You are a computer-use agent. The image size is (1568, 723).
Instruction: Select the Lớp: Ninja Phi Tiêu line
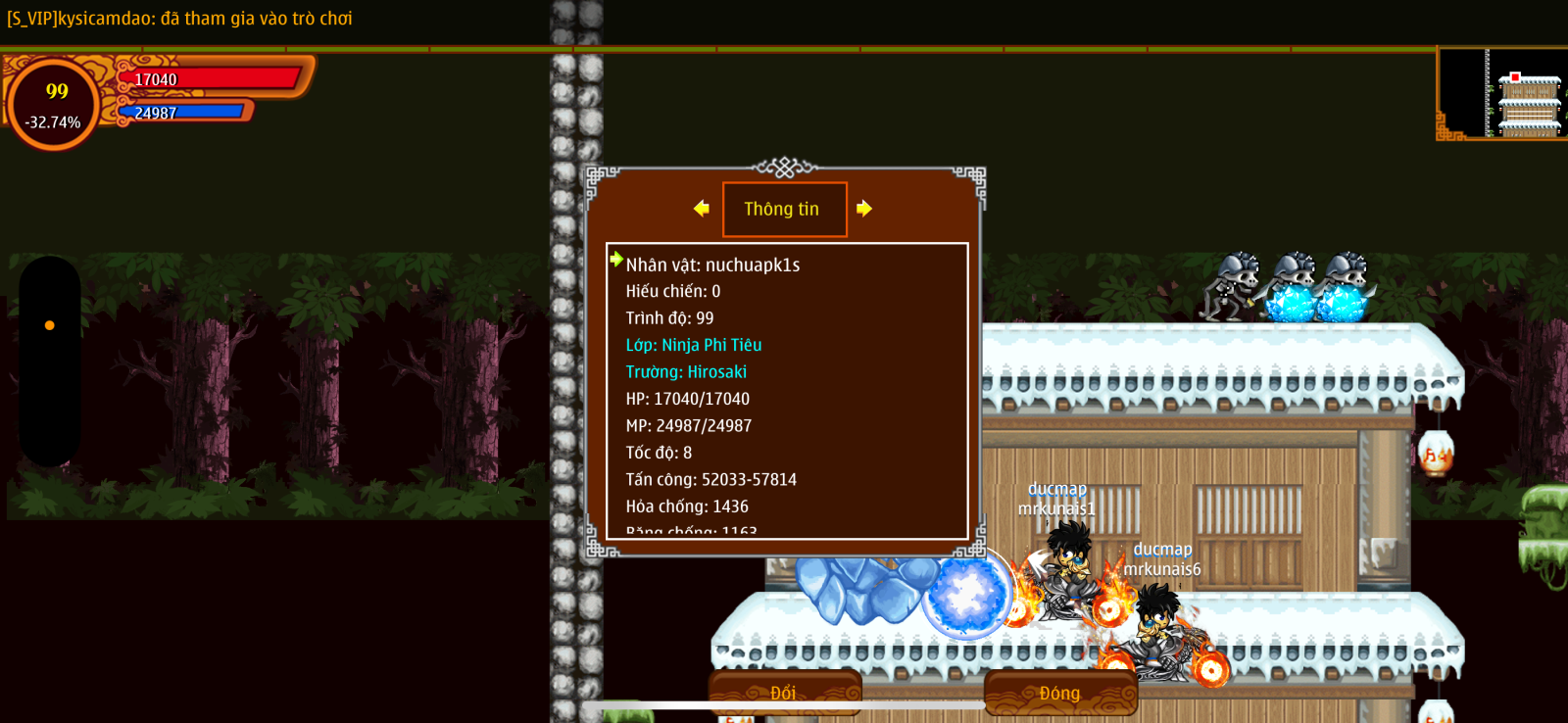click(x=694, y=345)
